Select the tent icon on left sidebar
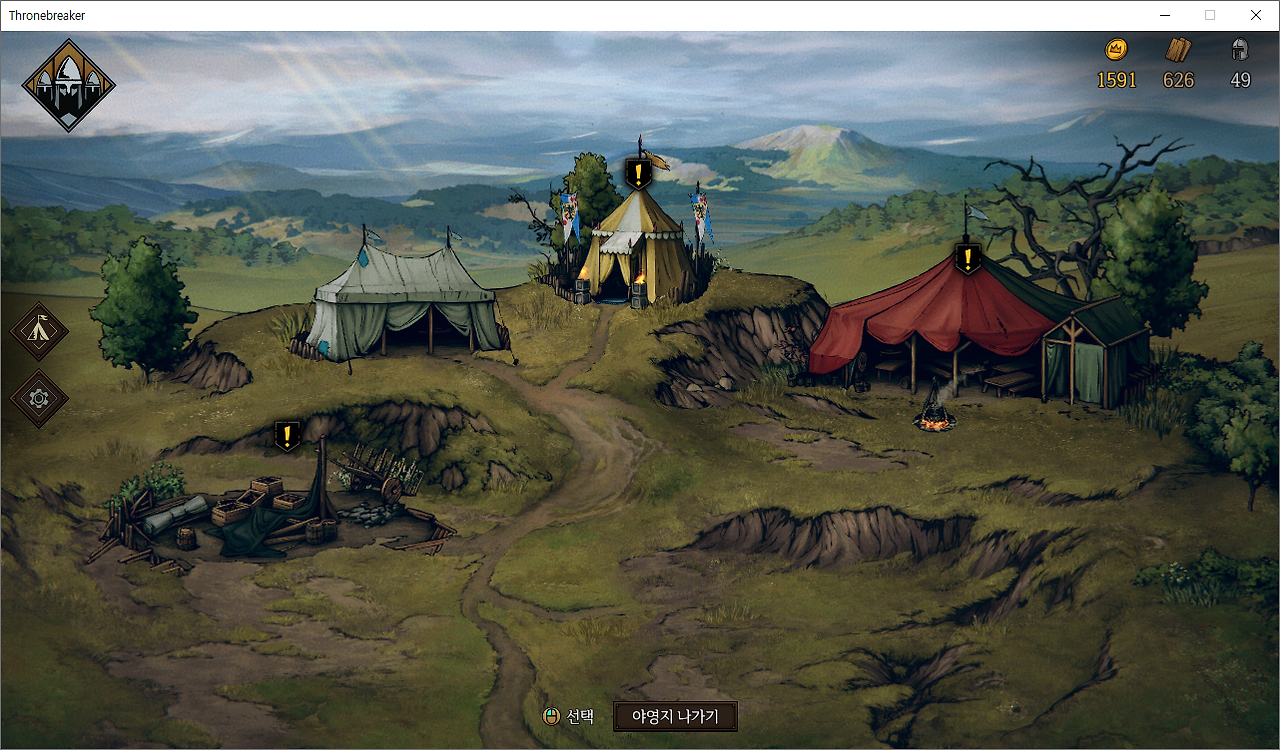Screen dimensions: 1280x750 coord(40,331)
